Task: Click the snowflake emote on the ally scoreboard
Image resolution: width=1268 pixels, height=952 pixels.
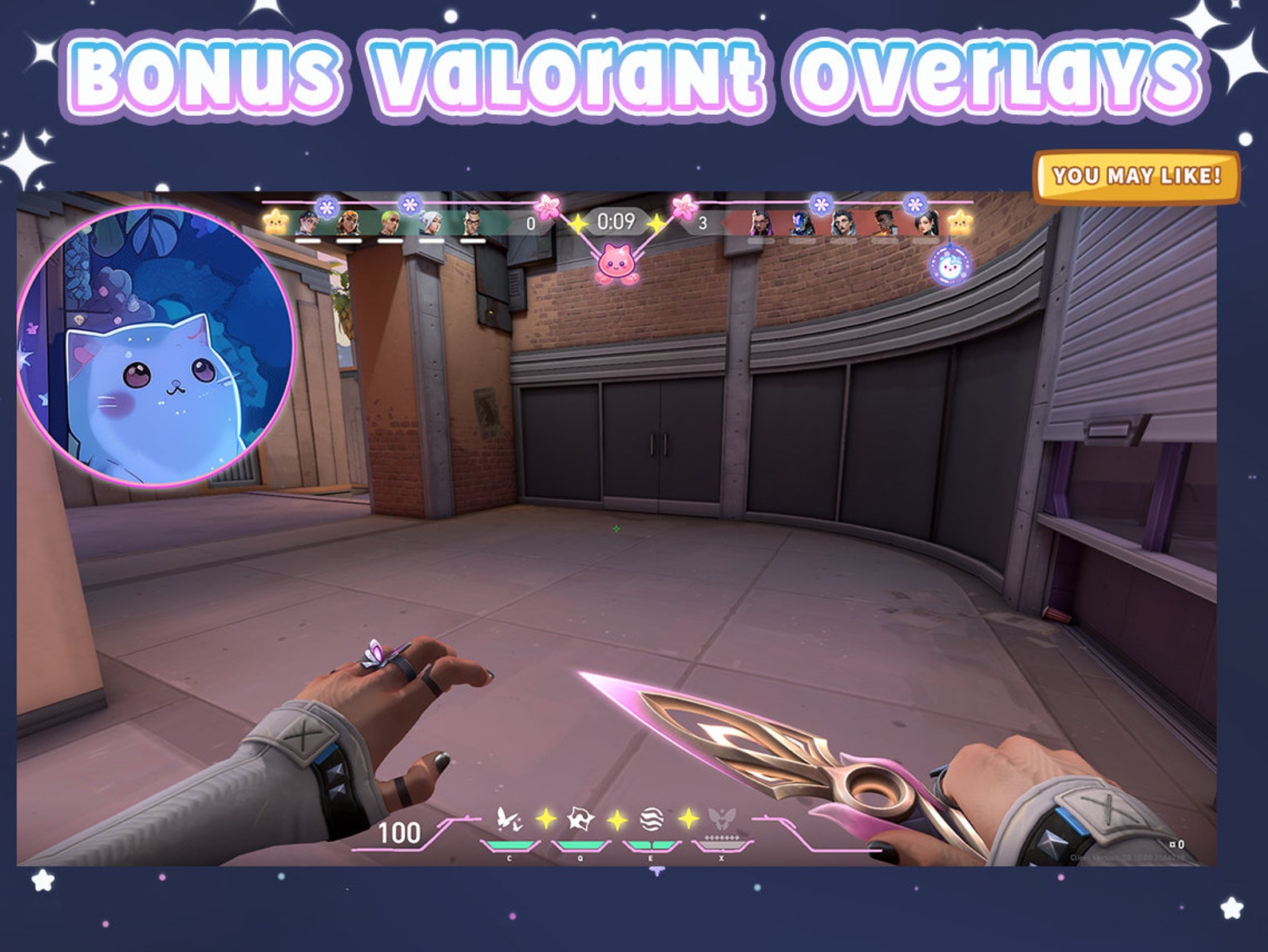Action: pos(326,206)
